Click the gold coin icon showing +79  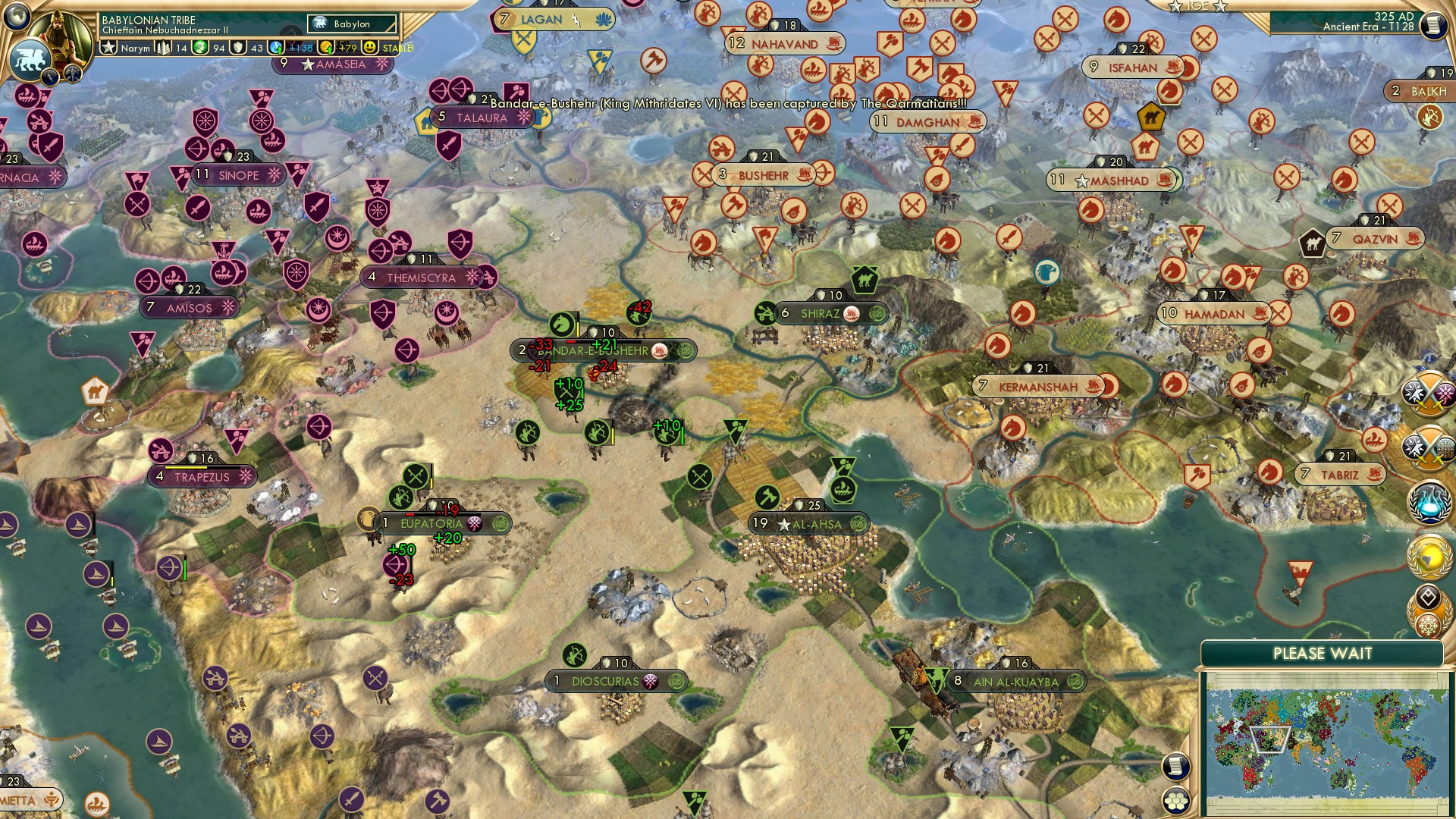coord(328,48)
